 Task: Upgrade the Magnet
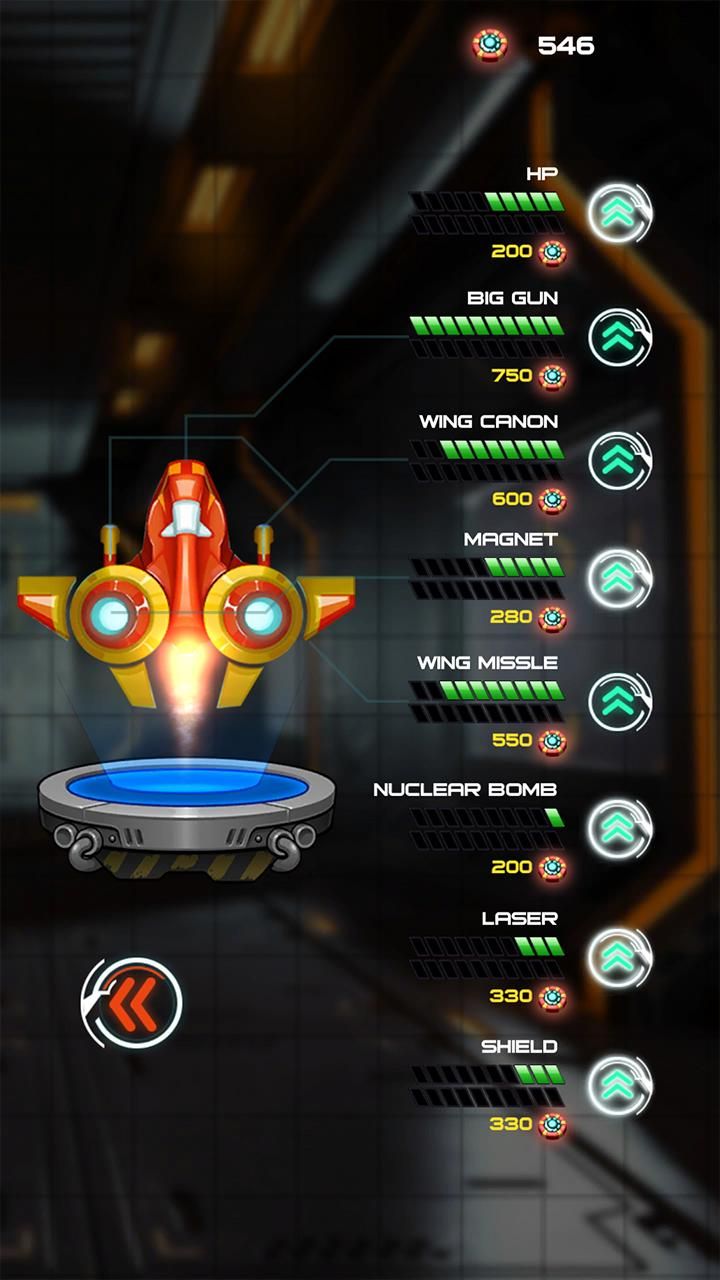tap(619, 578)
